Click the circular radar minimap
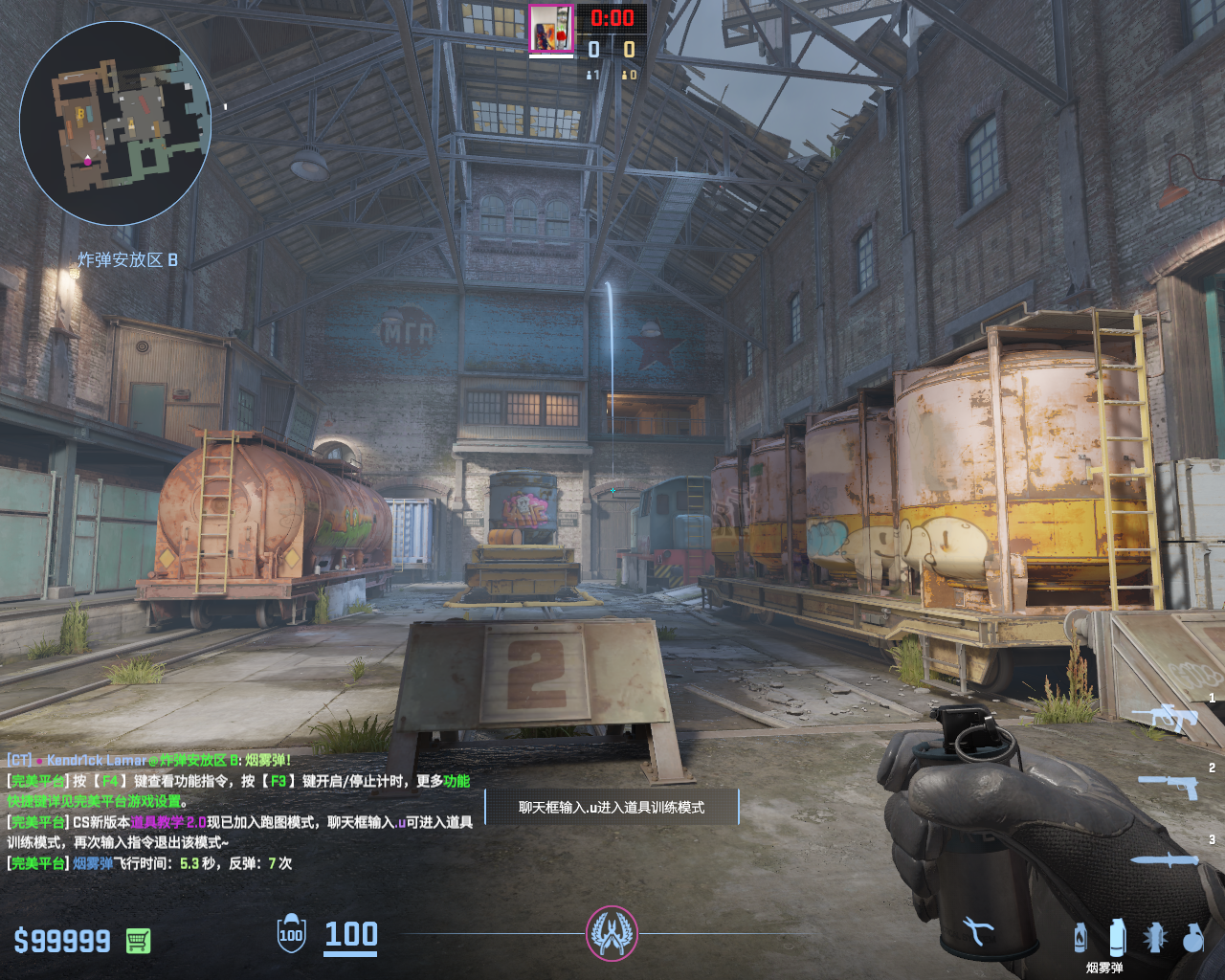Screen dimensions: 1225x980 pos(115,122)
